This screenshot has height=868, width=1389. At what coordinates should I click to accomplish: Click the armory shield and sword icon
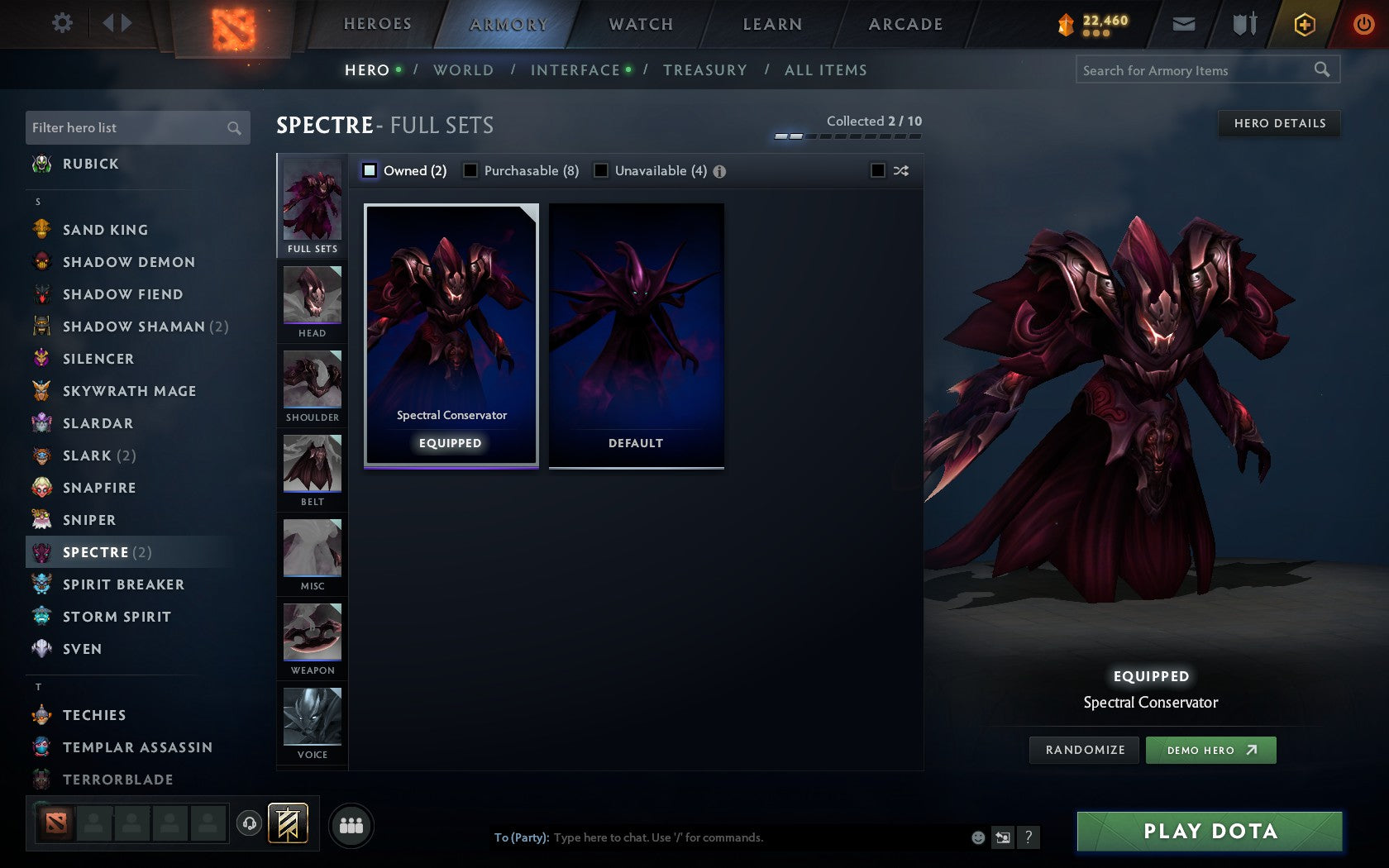click(1243, 24)
